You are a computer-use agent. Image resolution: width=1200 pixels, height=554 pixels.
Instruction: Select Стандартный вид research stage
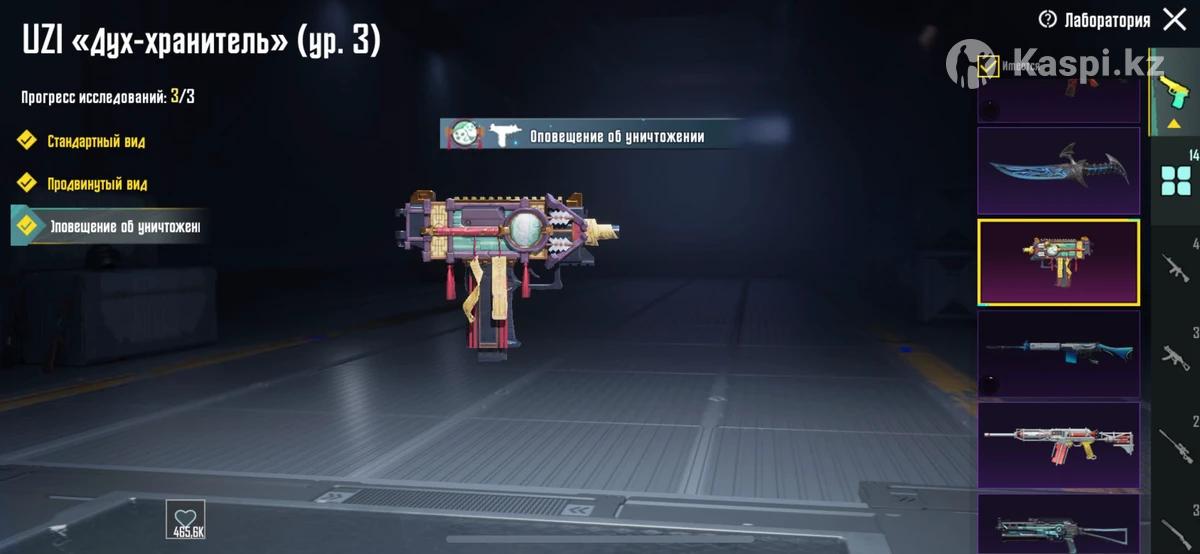[95, 141]
